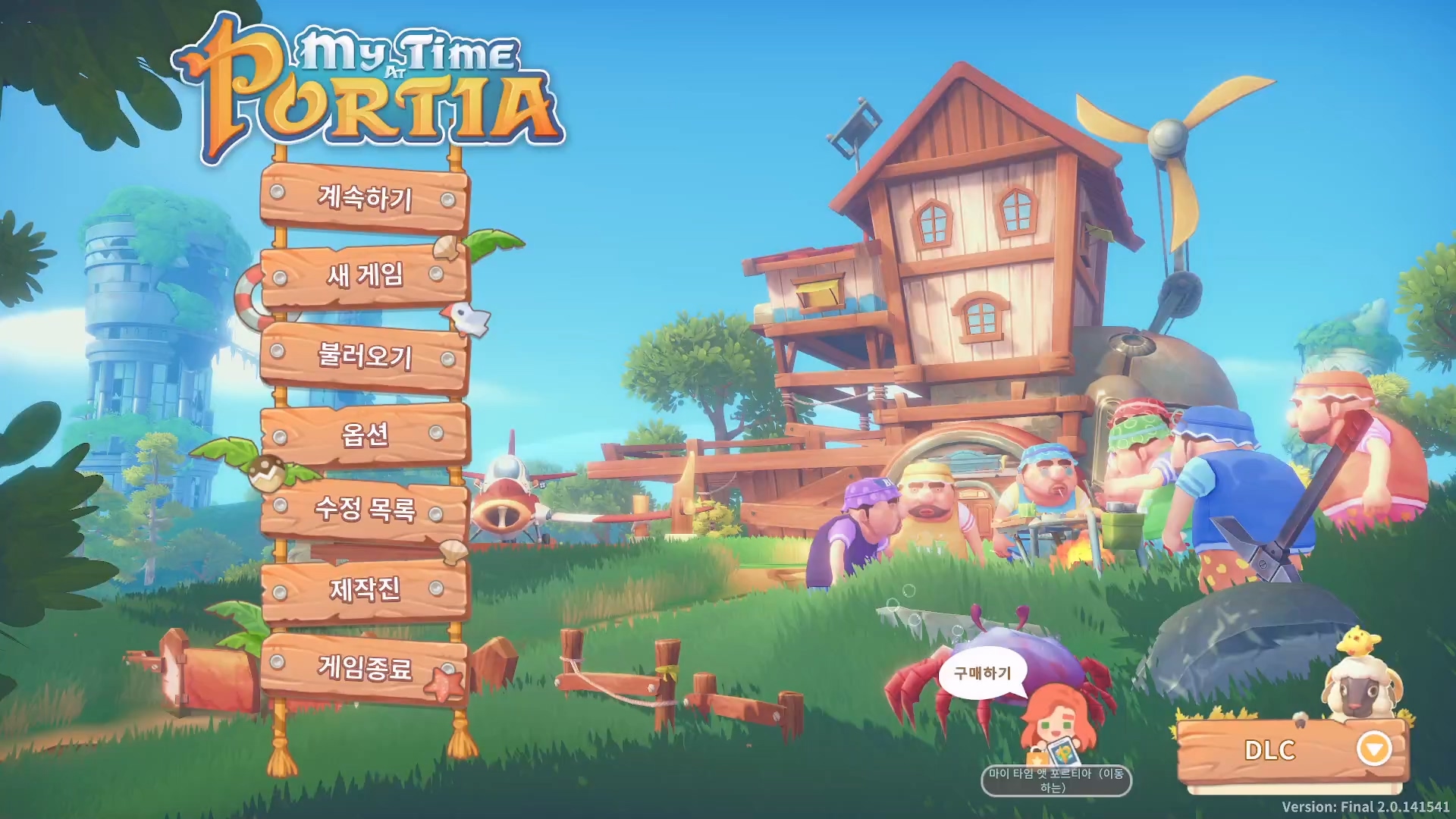The width and height of the screenshot is (1456, 819).
Task: Open the 마이 타임 앳 포르티아 mobile link
Action: tap(1056, 780)
